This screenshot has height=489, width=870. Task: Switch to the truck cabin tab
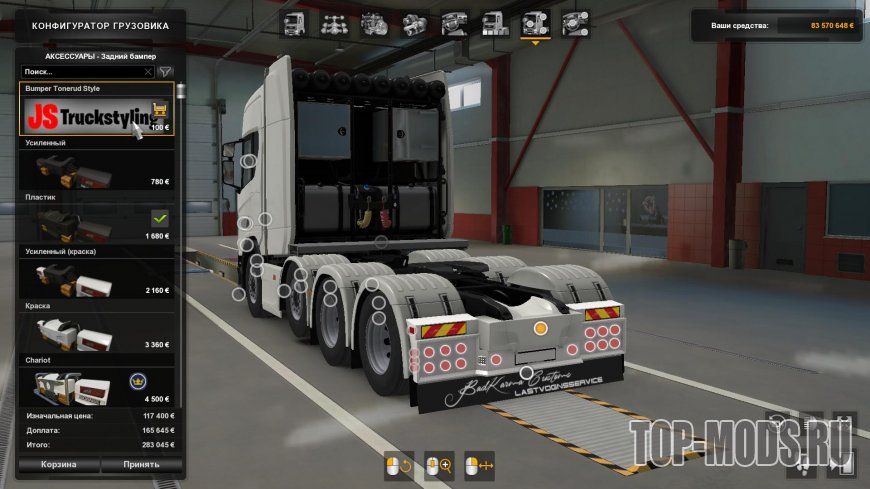pyautogui.click(x=294, y=23)
